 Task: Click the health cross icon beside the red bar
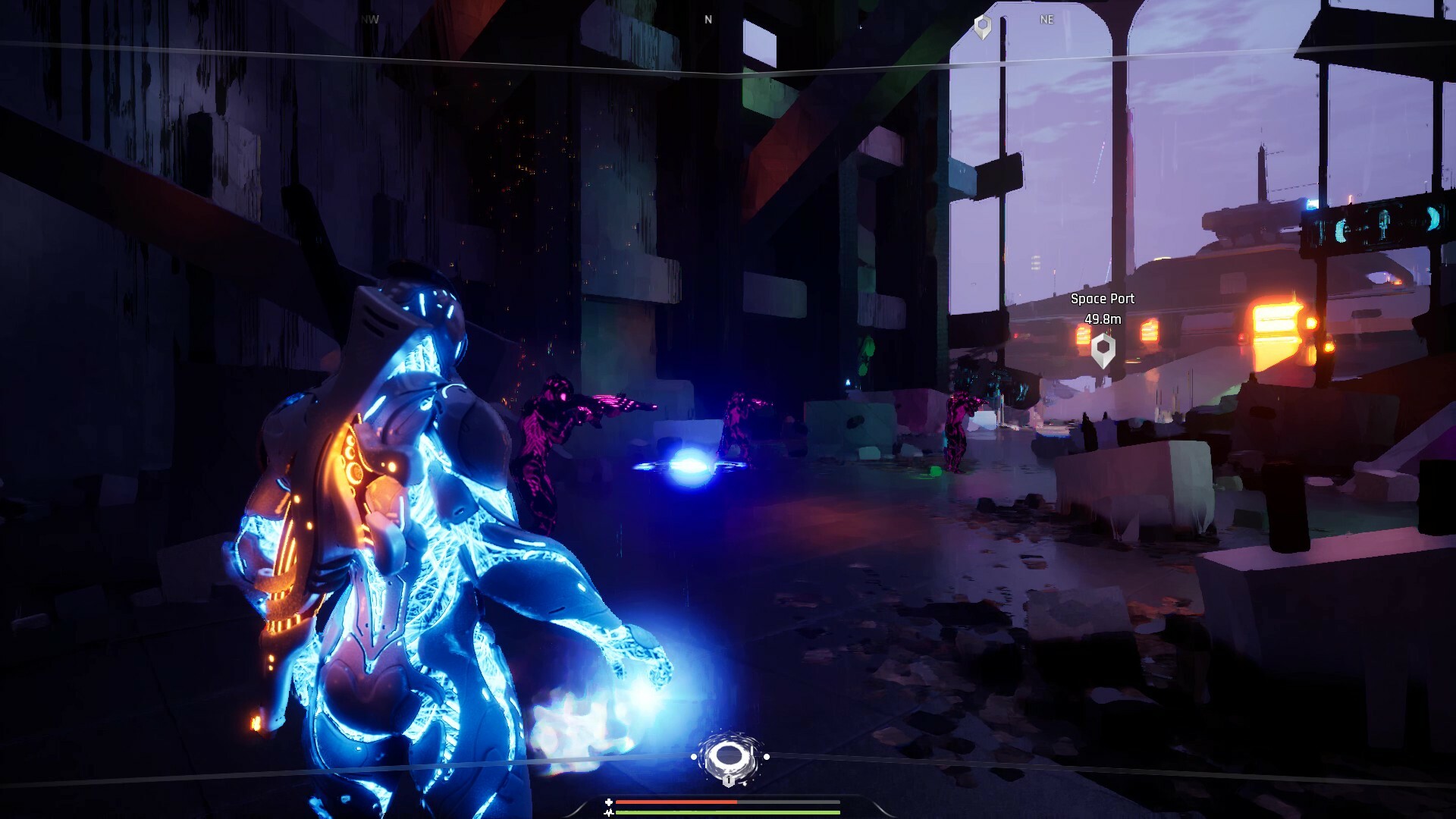609,802
